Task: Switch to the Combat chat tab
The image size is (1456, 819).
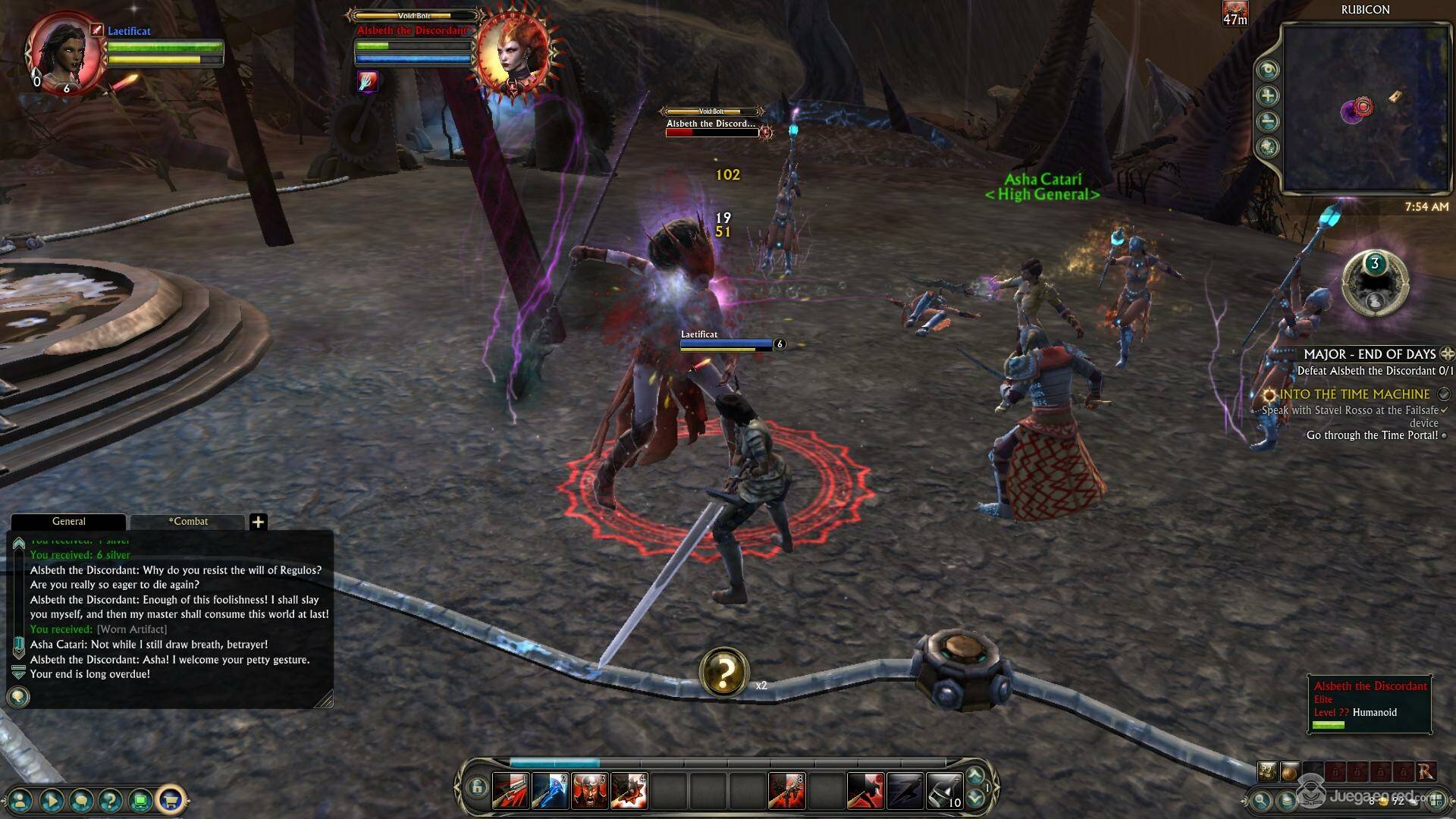Action: [188, 522]
